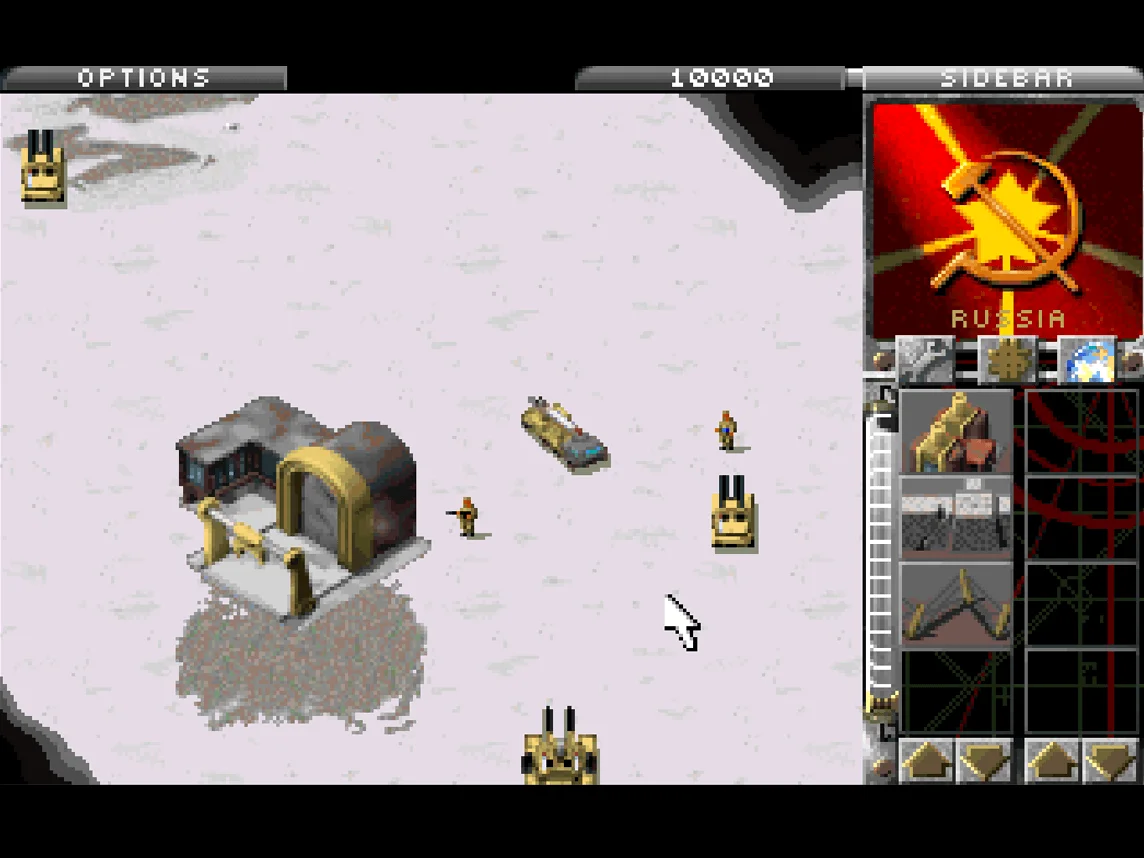Open the globe map button

pos(1086,360)
